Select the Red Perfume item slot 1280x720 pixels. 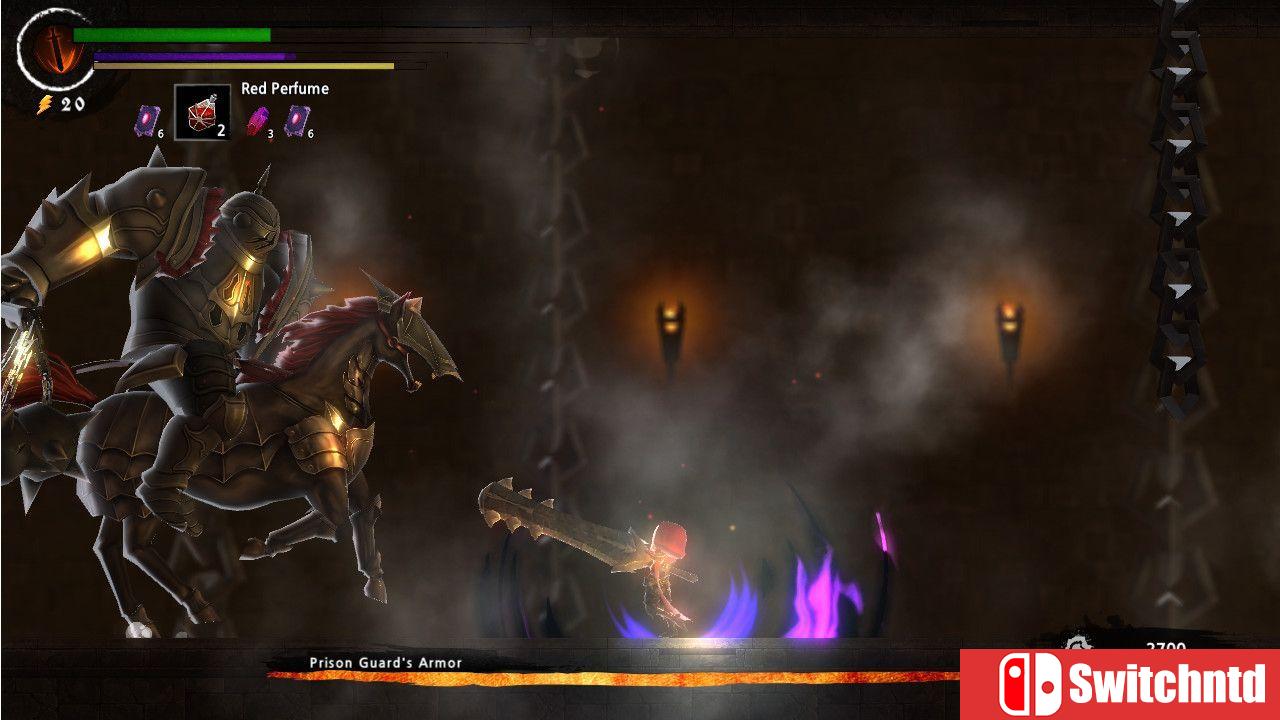point(202,112)
